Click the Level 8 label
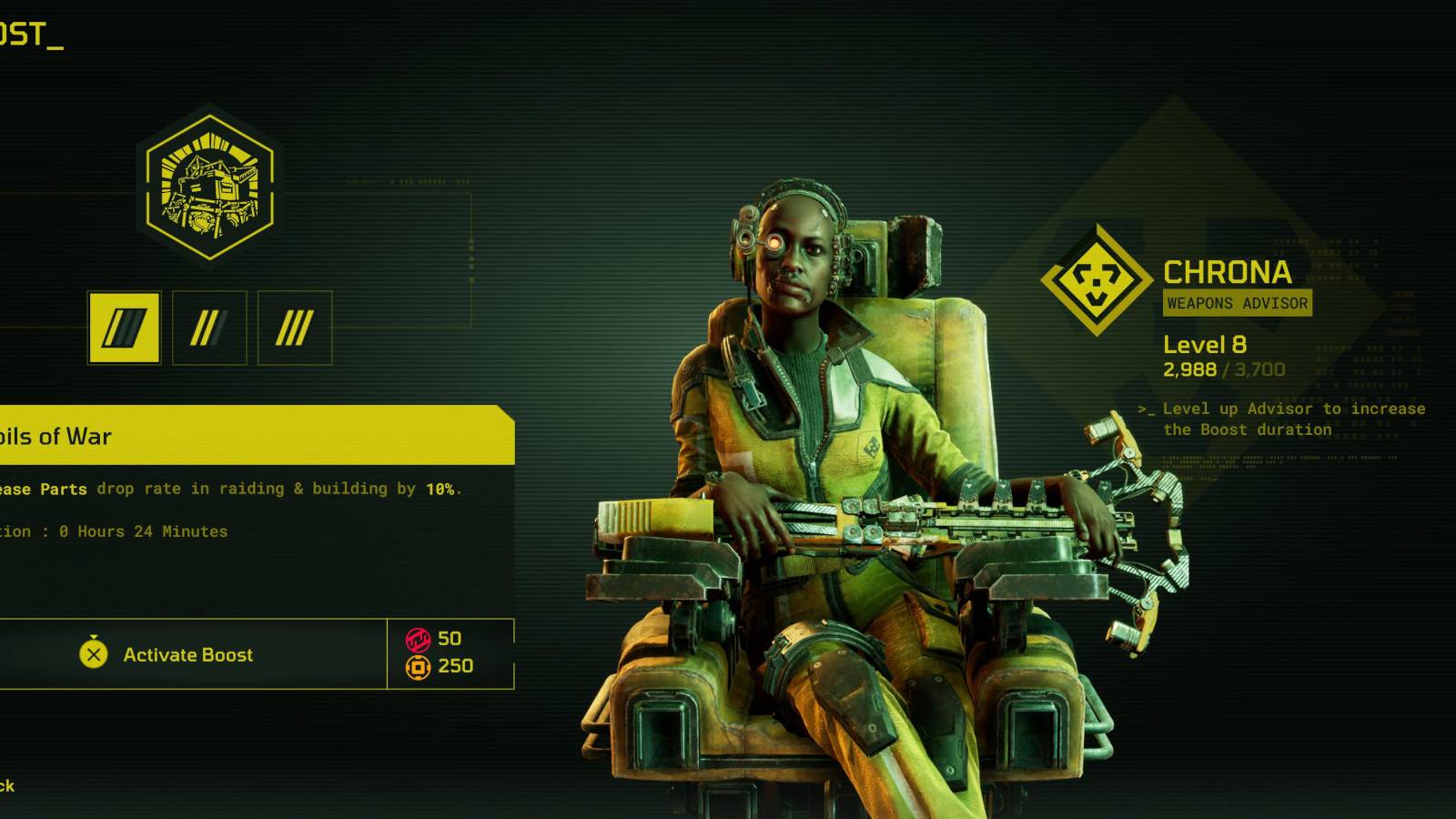The image size is (1456, 819). [1206, 344]
